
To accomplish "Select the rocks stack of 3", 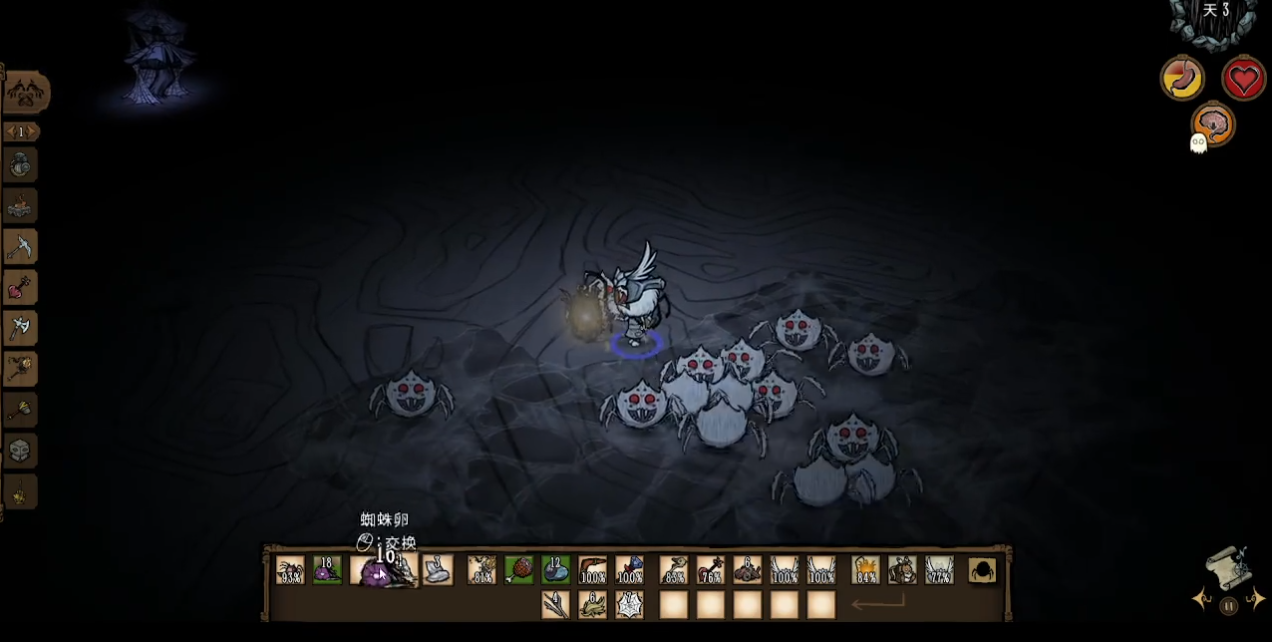I will tap(438, 570).
